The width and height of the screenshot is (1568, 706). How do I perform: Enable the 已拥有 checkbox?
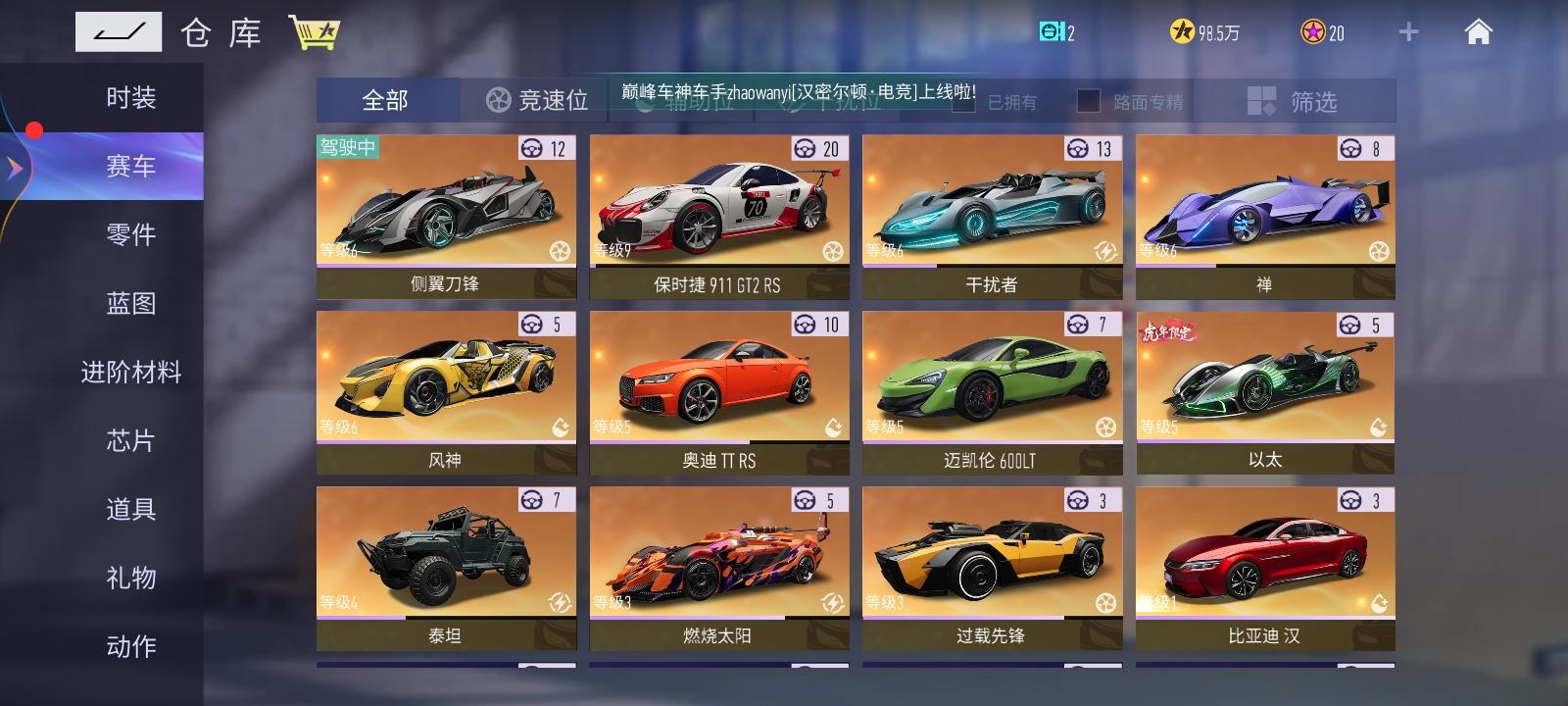(963, 101)
